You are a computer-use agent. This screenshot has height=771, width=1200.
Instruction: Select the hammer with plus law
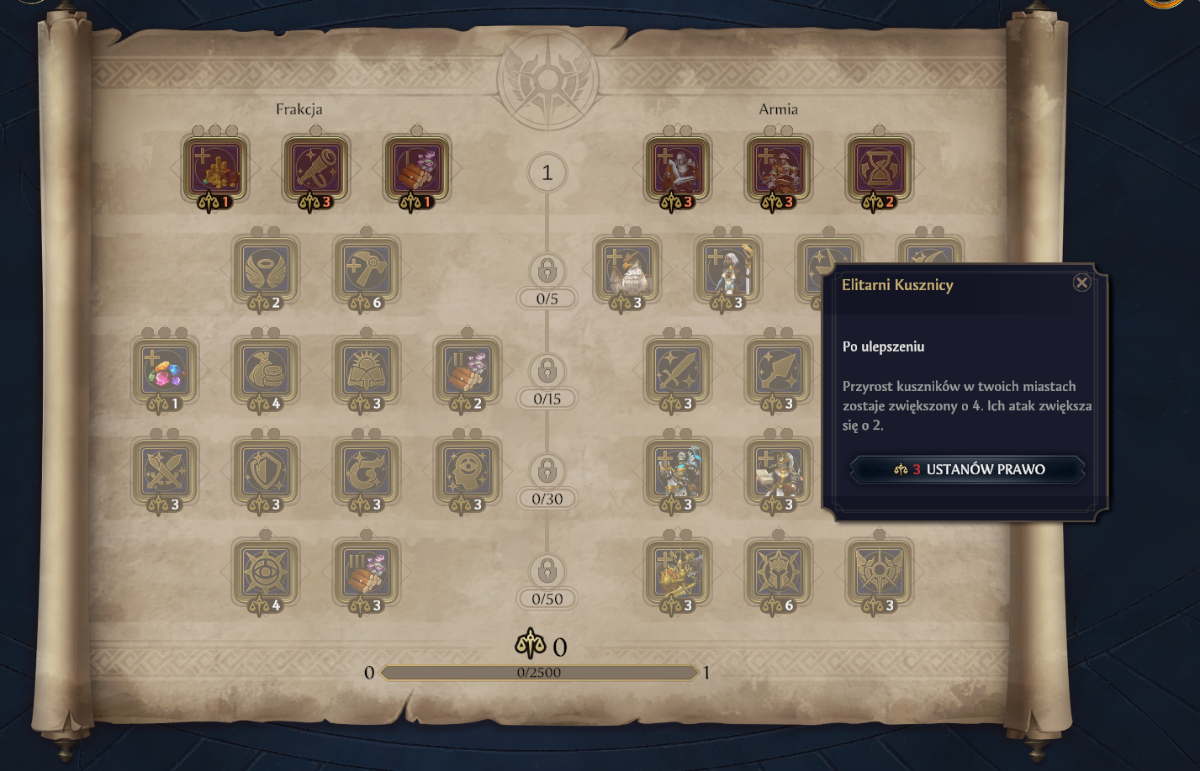tap(366, 269)
